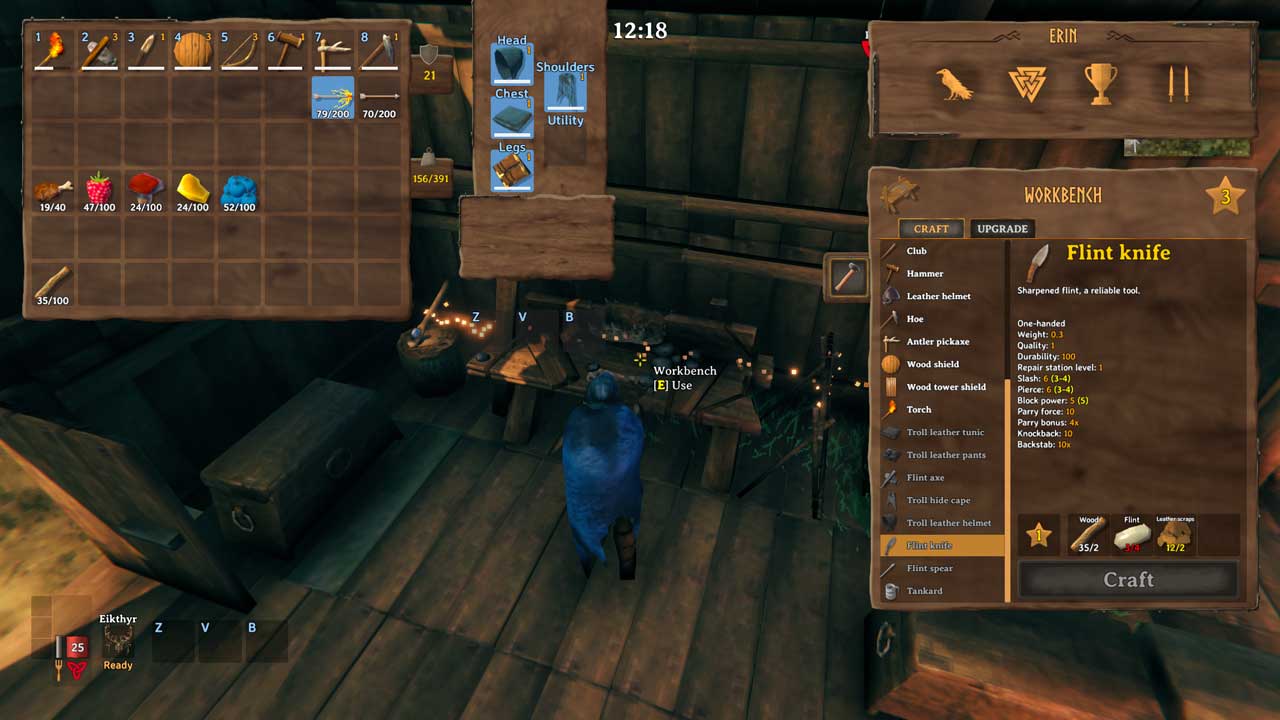Select the crude bow in the inventory
This screenshot has height=720, width=1280.
coord(238,49)
